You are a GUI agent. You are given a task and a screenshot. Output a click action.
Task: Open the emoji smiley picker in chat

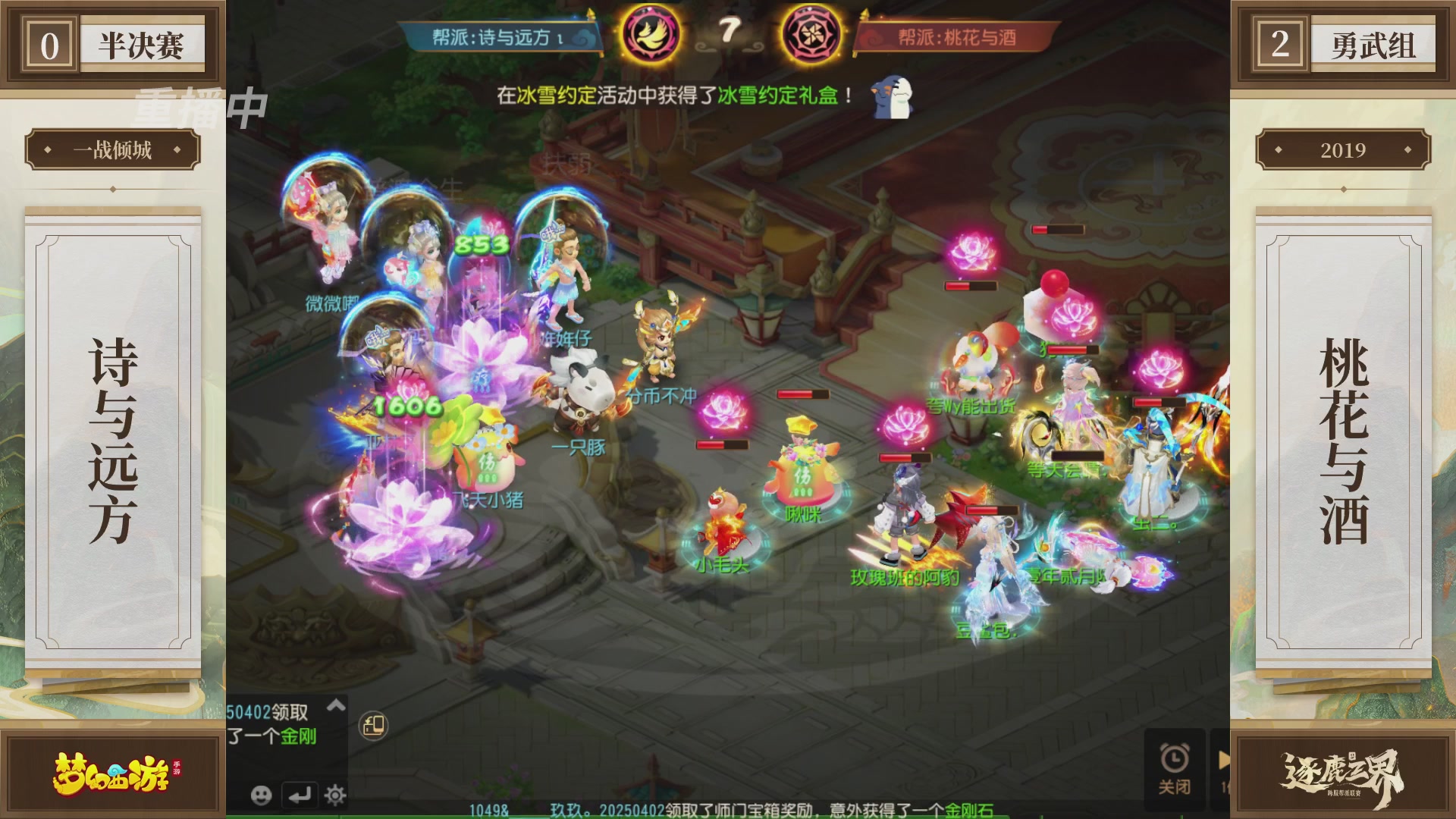coord(260,795)
